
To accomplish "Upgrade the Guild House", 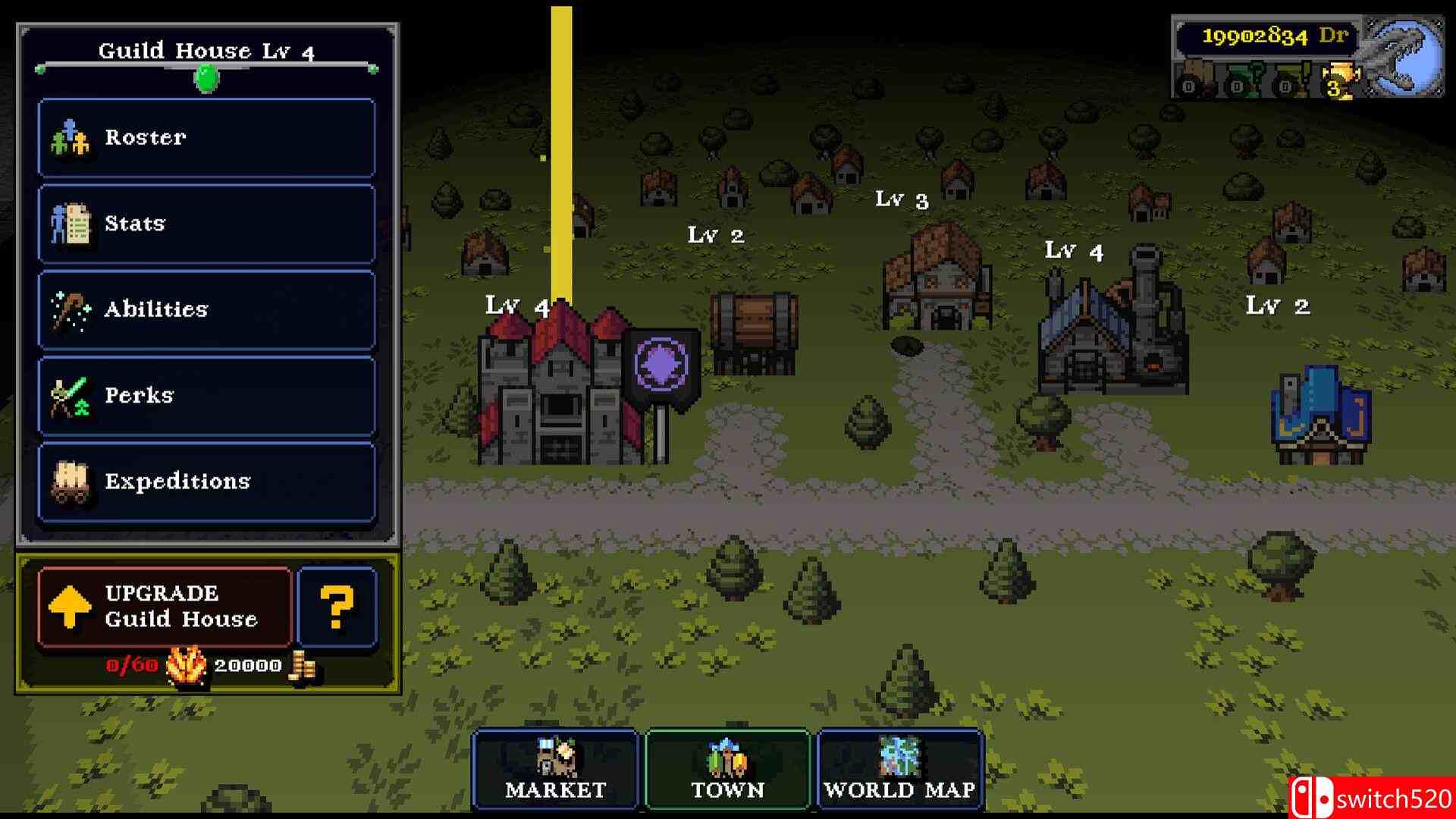I will (x=165, y=607).
